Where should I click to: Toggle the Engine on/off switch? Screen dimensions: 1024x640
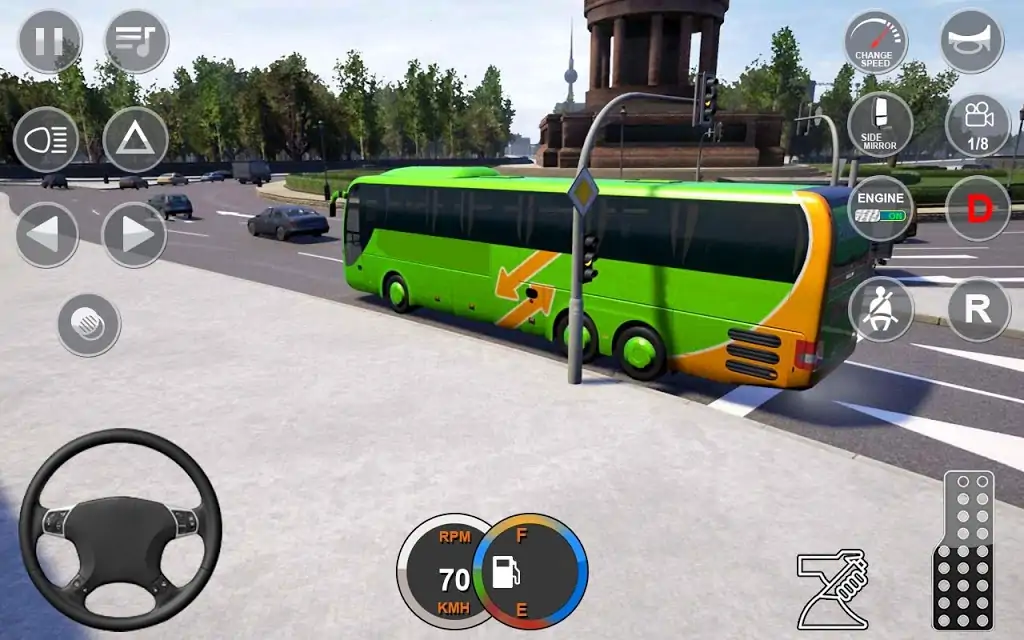(x=880, y=208)
